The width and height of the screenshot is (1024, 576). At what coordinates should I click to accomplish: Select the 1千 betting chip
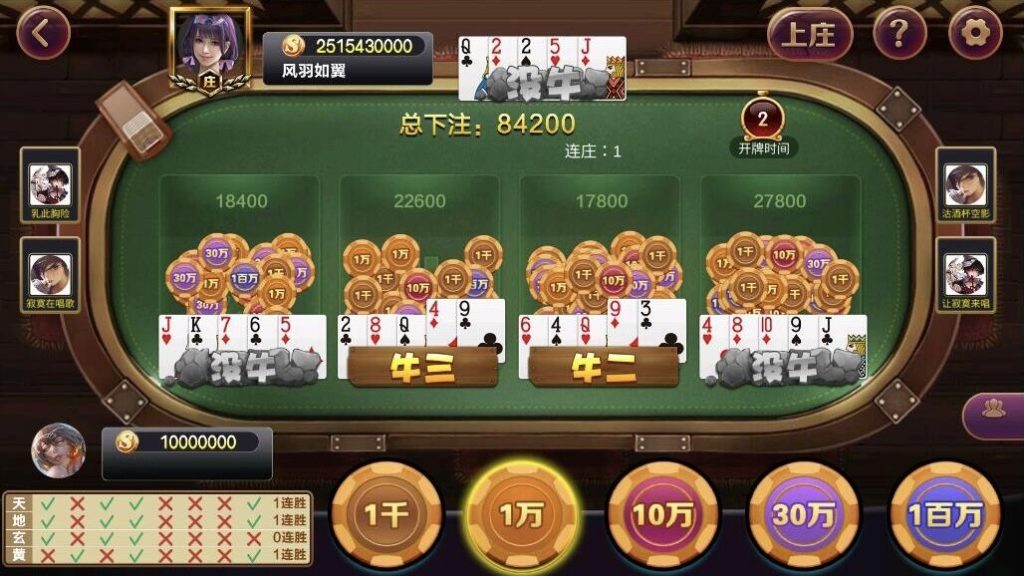(386, 514)
